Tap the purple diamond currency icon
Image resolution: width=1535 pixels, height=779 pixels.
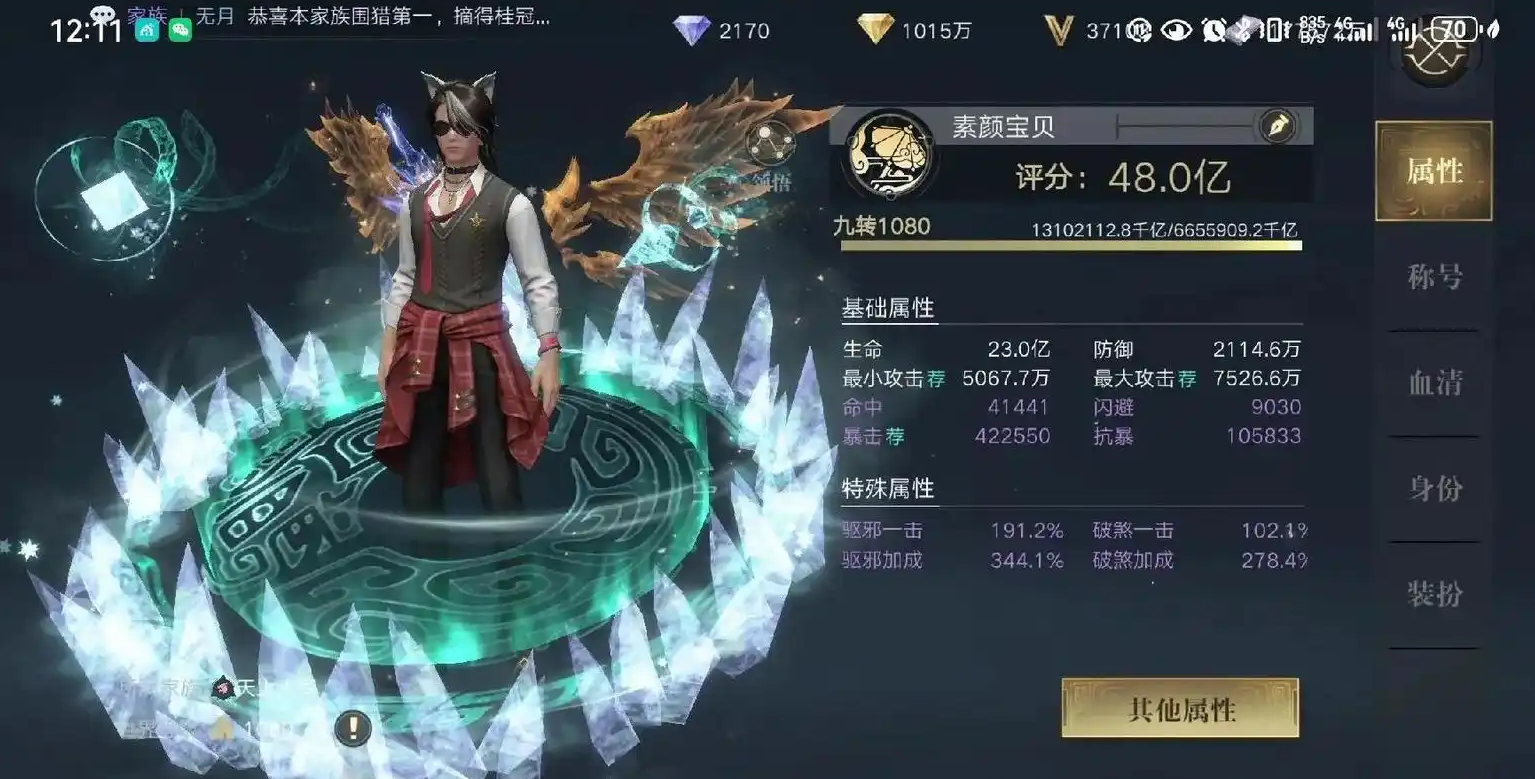pyautogui.click(x=691, y=30)
